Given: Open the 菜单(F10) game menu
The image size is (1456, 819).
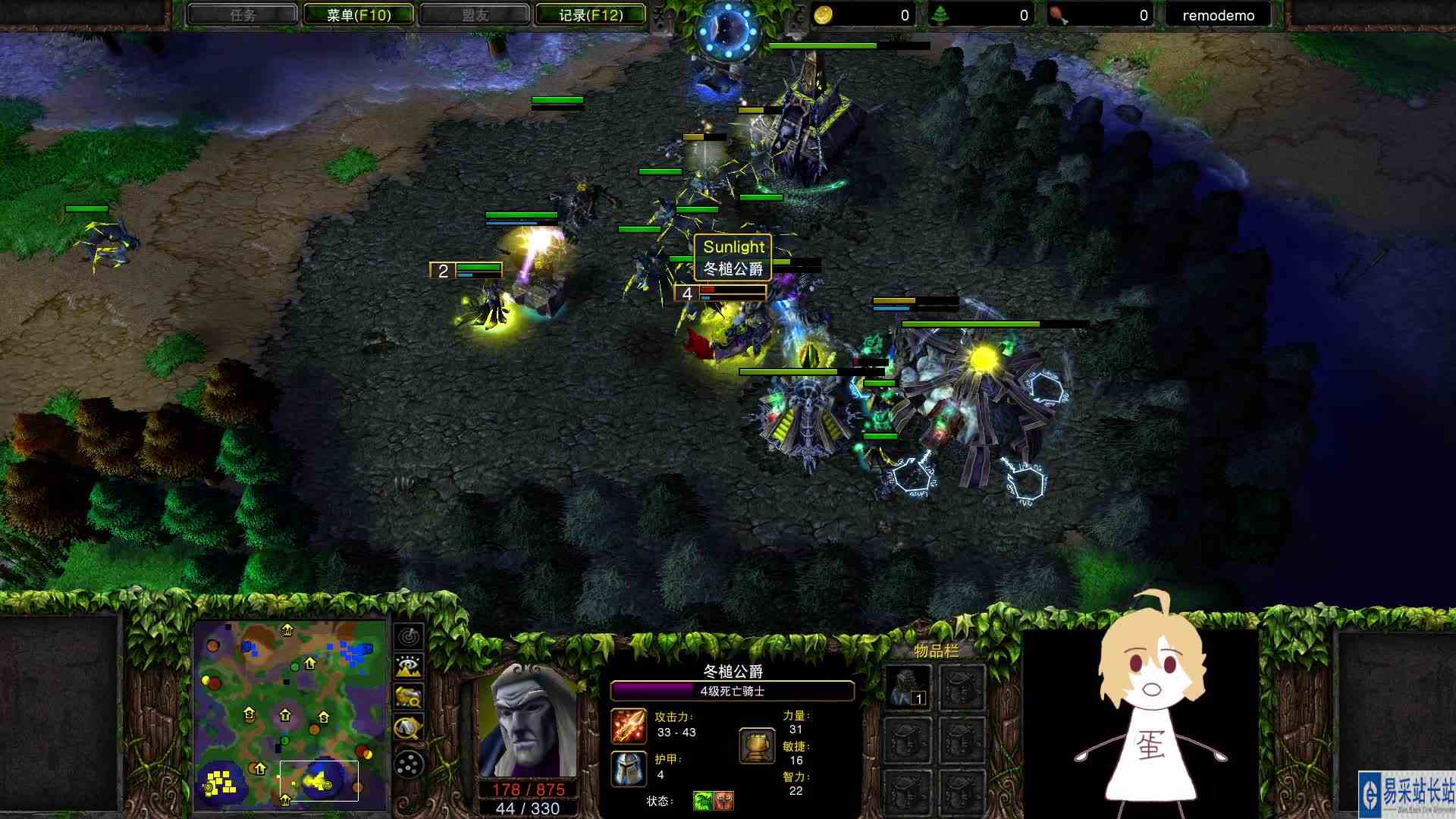Looking at the screenshot, I should coord(357,14).
